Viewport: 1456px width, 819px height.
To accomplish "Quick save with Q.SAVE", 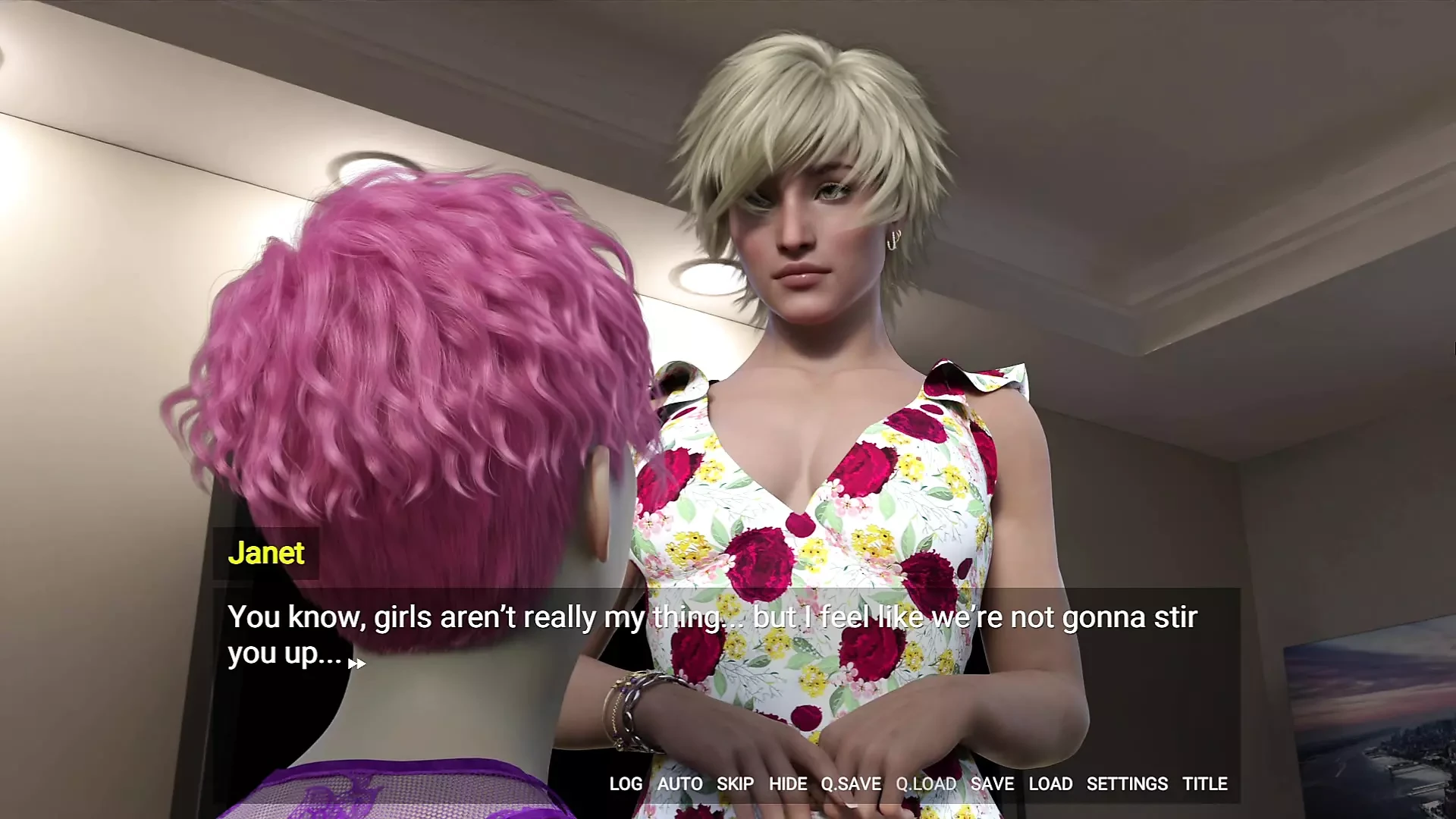I will point(851,783).
